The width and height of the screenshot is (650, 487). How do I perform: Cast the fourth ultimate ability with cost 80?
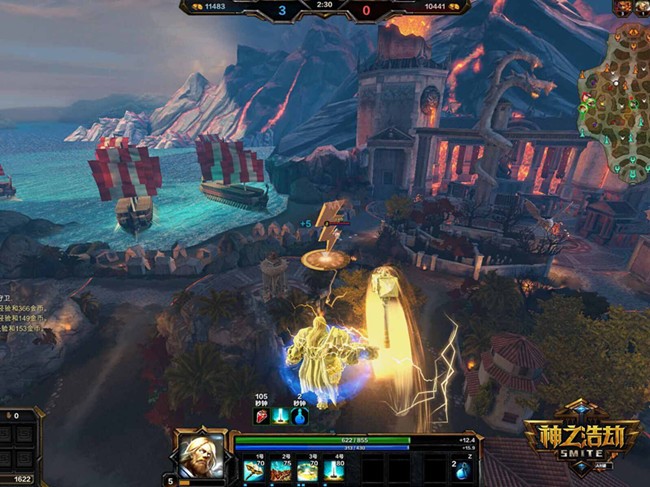pyautogui.click(x=336, y=469)
